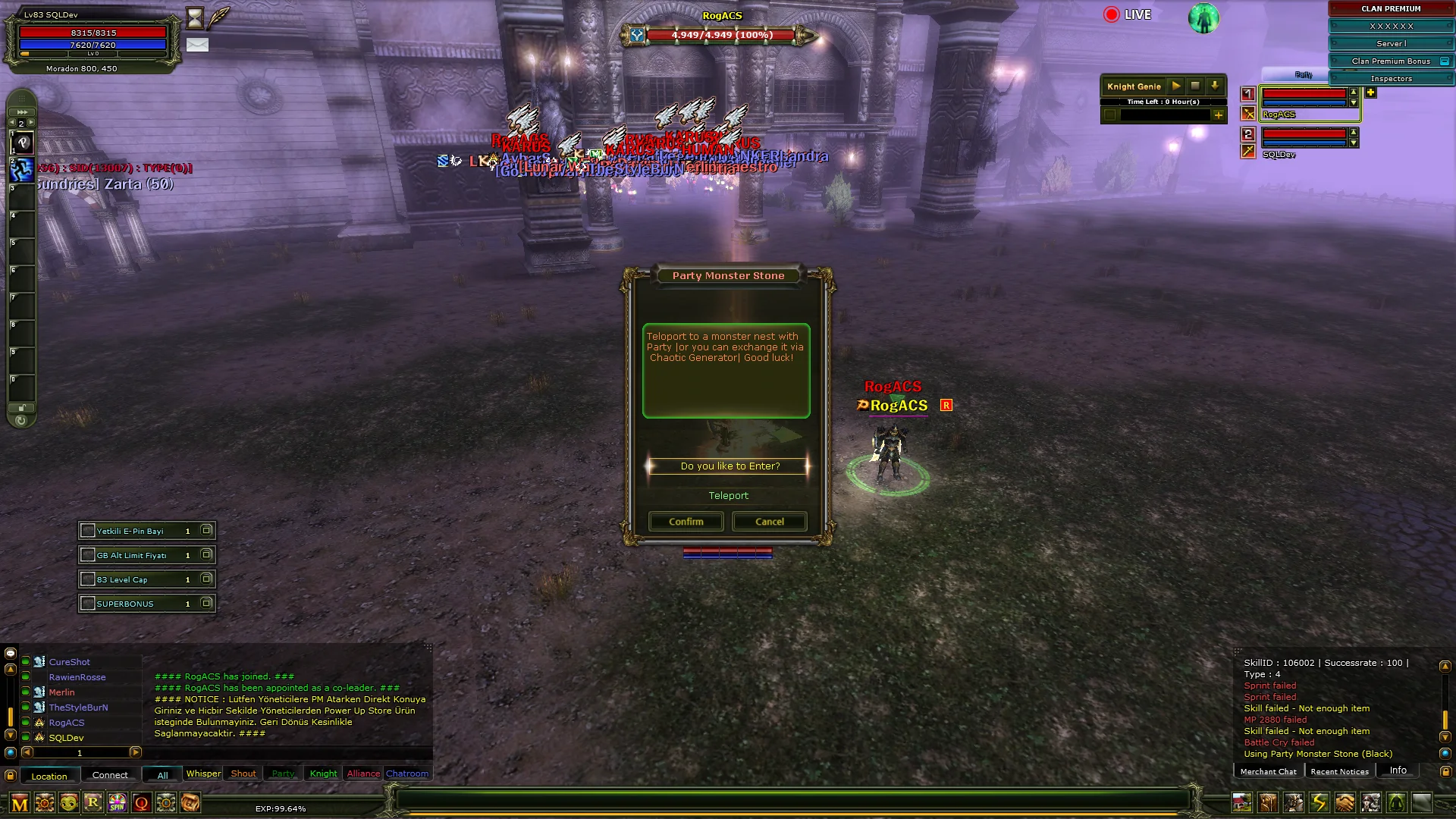Image resolution: width=1456 pixels, height=819 pixels.
Task: Show Recent Notices tab
Action: pyautogui.click(x=1339, y=771)
